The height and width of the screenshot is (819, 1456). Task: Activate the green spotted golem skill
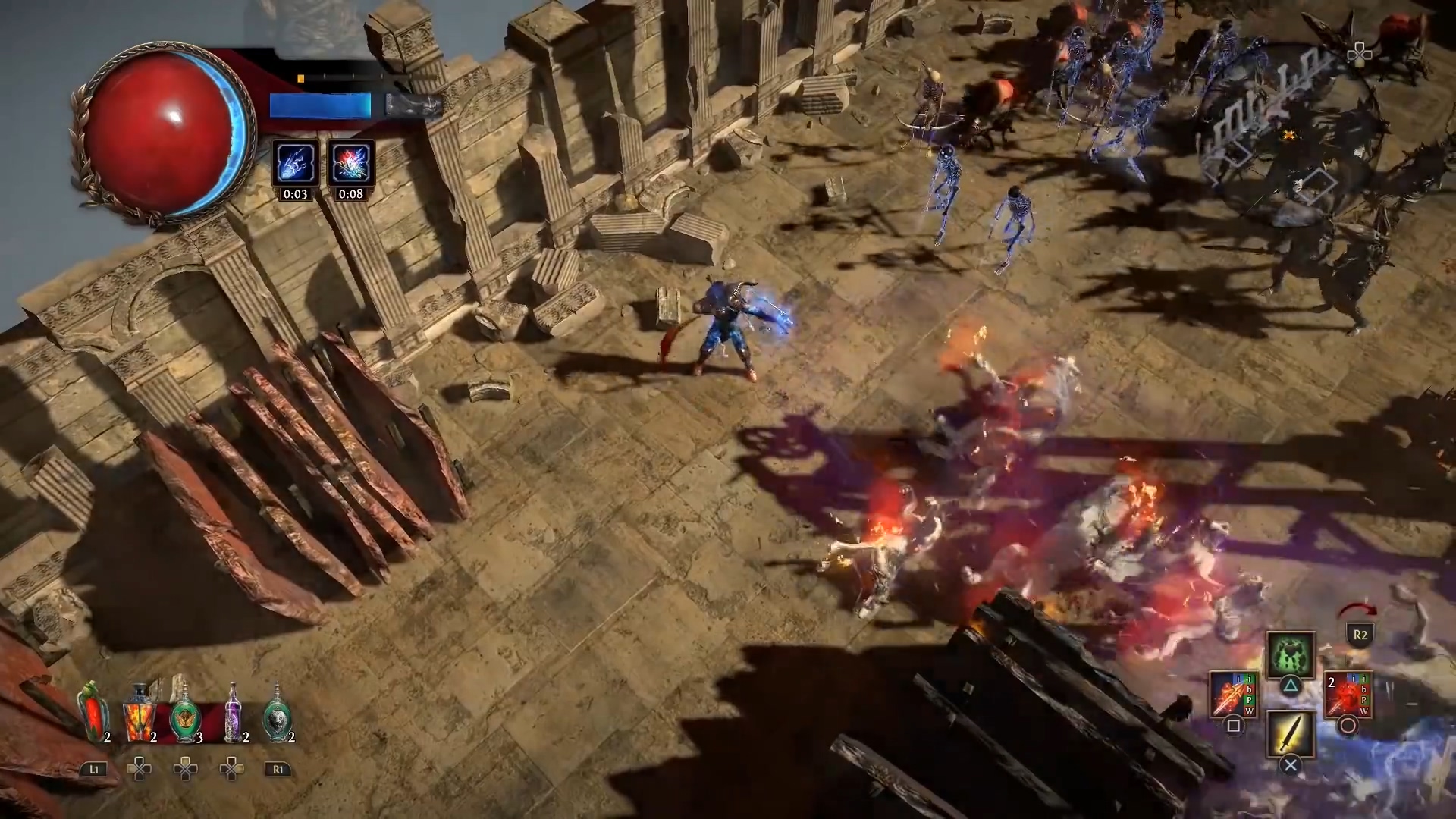(1290, 654)
